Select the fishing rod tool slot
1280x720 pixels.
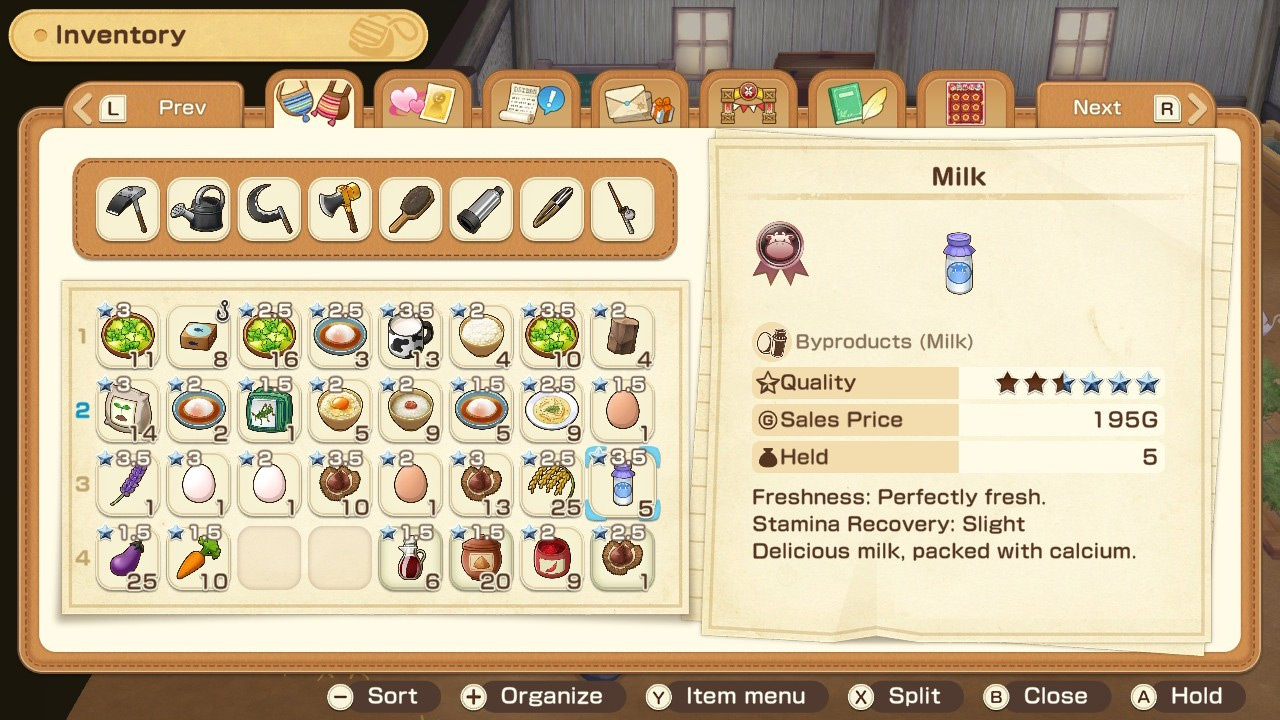tap(622, 209)
